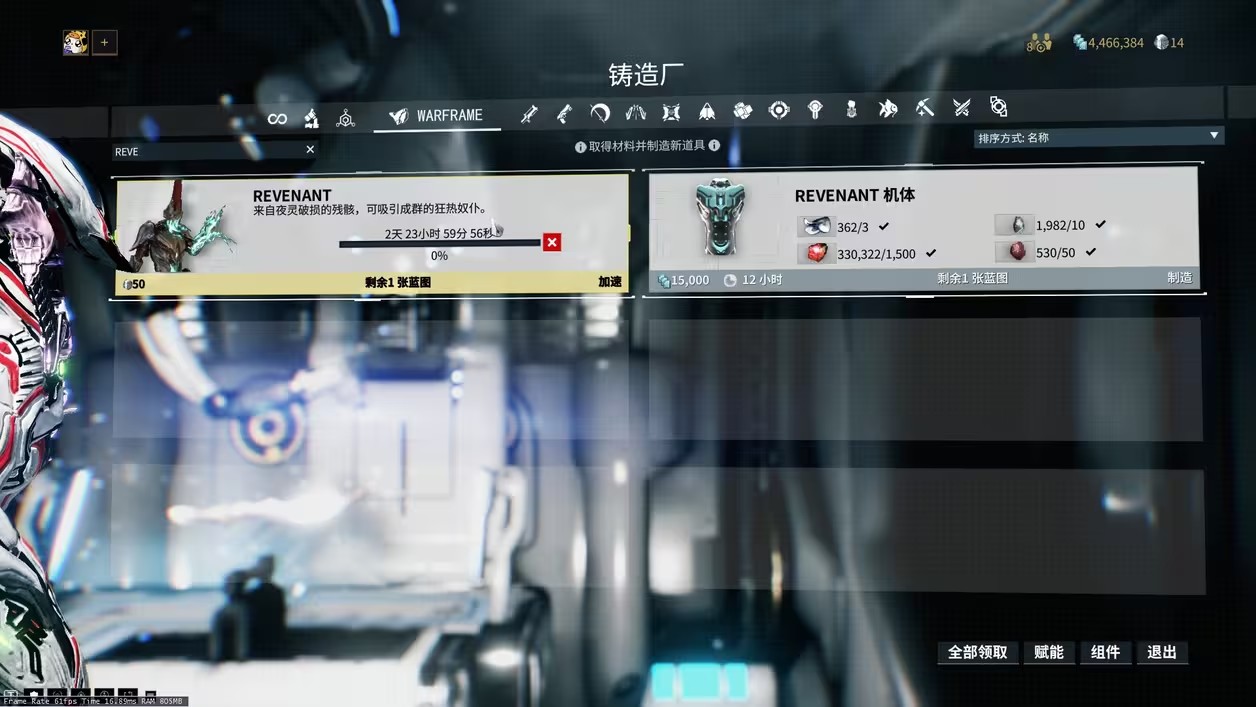Click the player avatar icon
The width and height of the screenshot is (1256, 707).
75,42
